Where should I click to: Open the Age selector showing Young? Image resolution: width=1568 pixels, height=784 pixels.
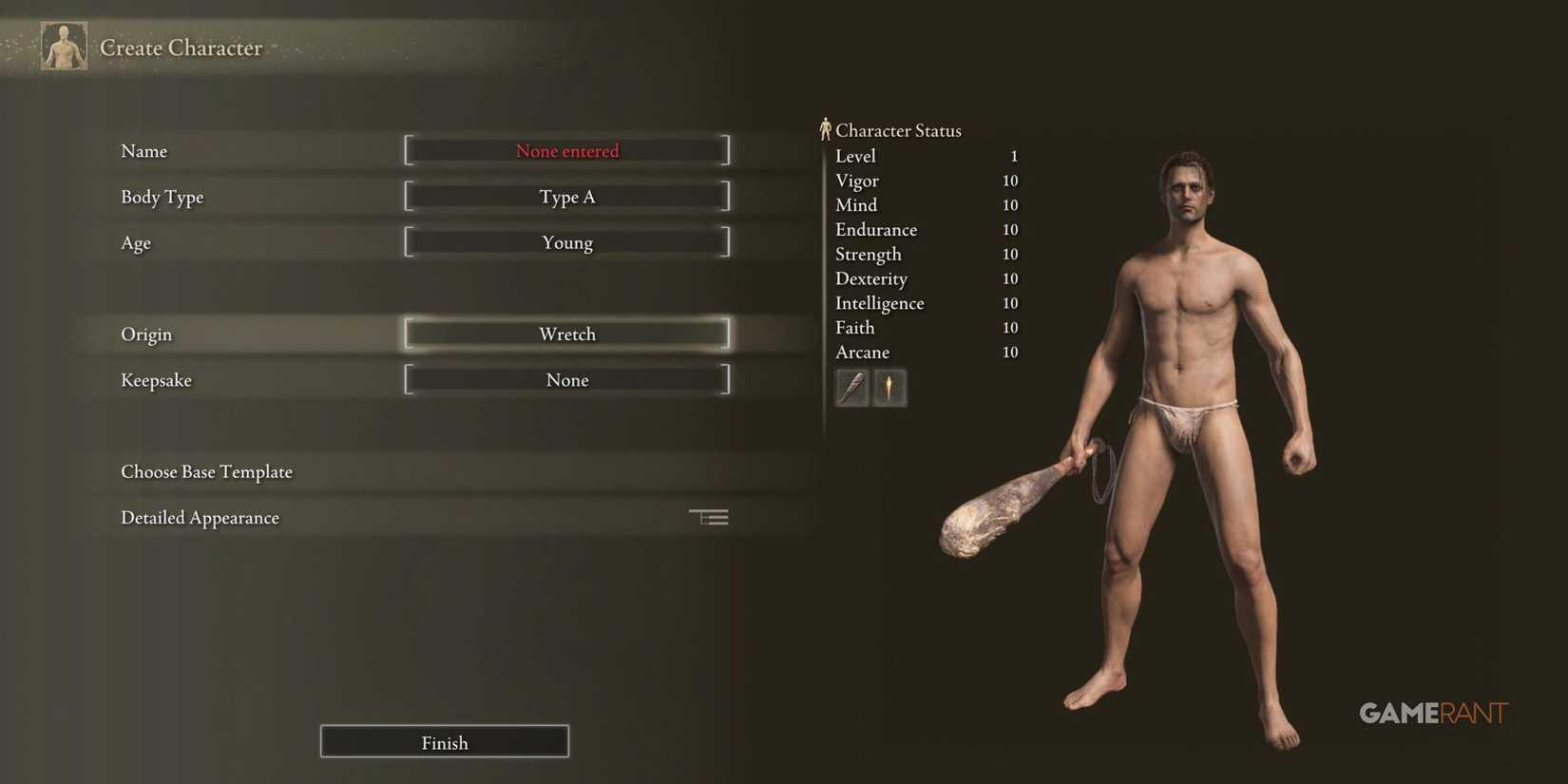point(567,242)
